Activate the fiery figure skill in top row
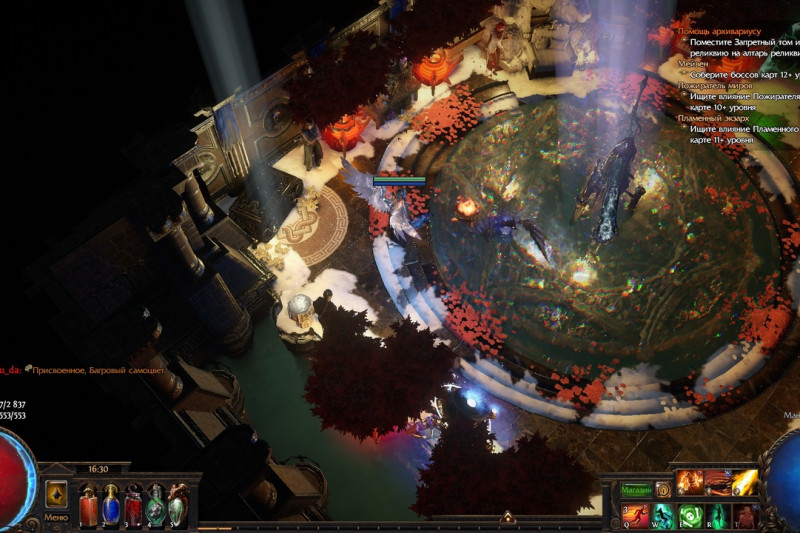 coord(690,484)
